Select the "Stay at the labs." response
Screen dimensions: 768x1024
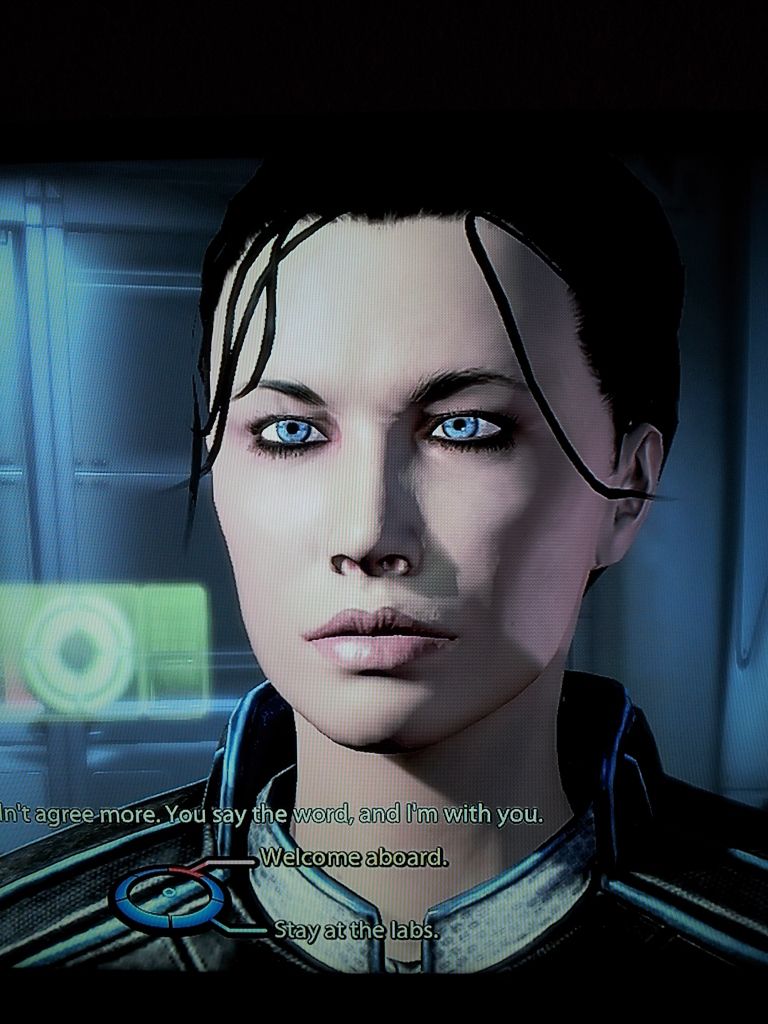point(356,930)
